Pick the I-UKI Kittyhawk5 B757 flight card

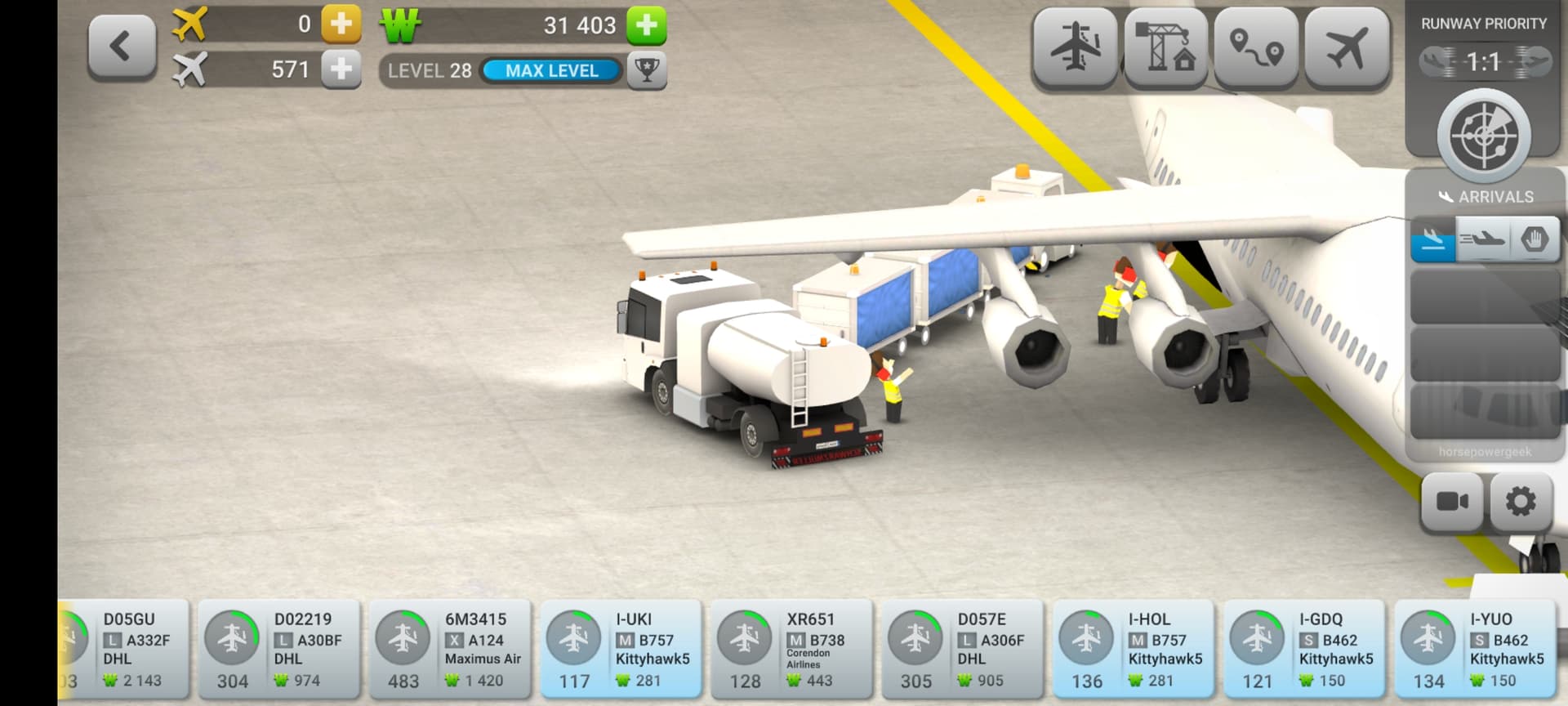coord(621,650)
